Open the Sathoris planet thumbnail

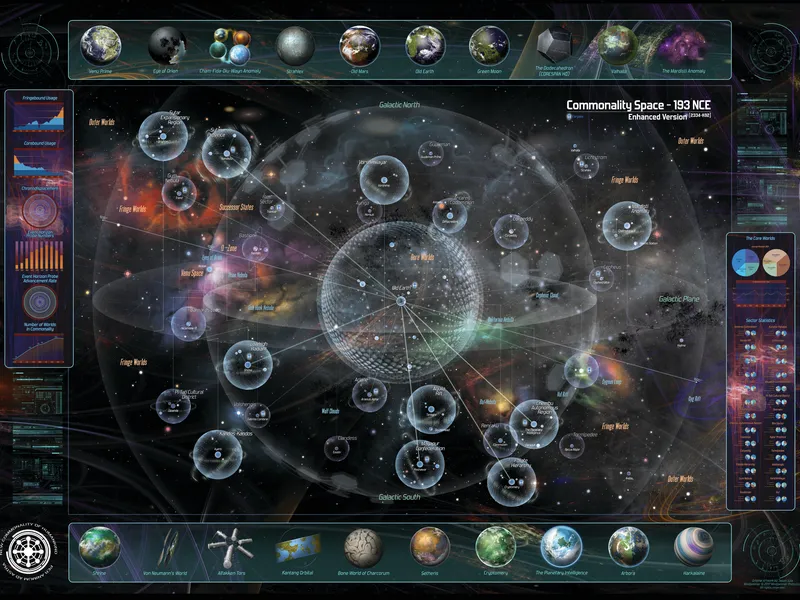pyautogui.click(x=430, y=546)
